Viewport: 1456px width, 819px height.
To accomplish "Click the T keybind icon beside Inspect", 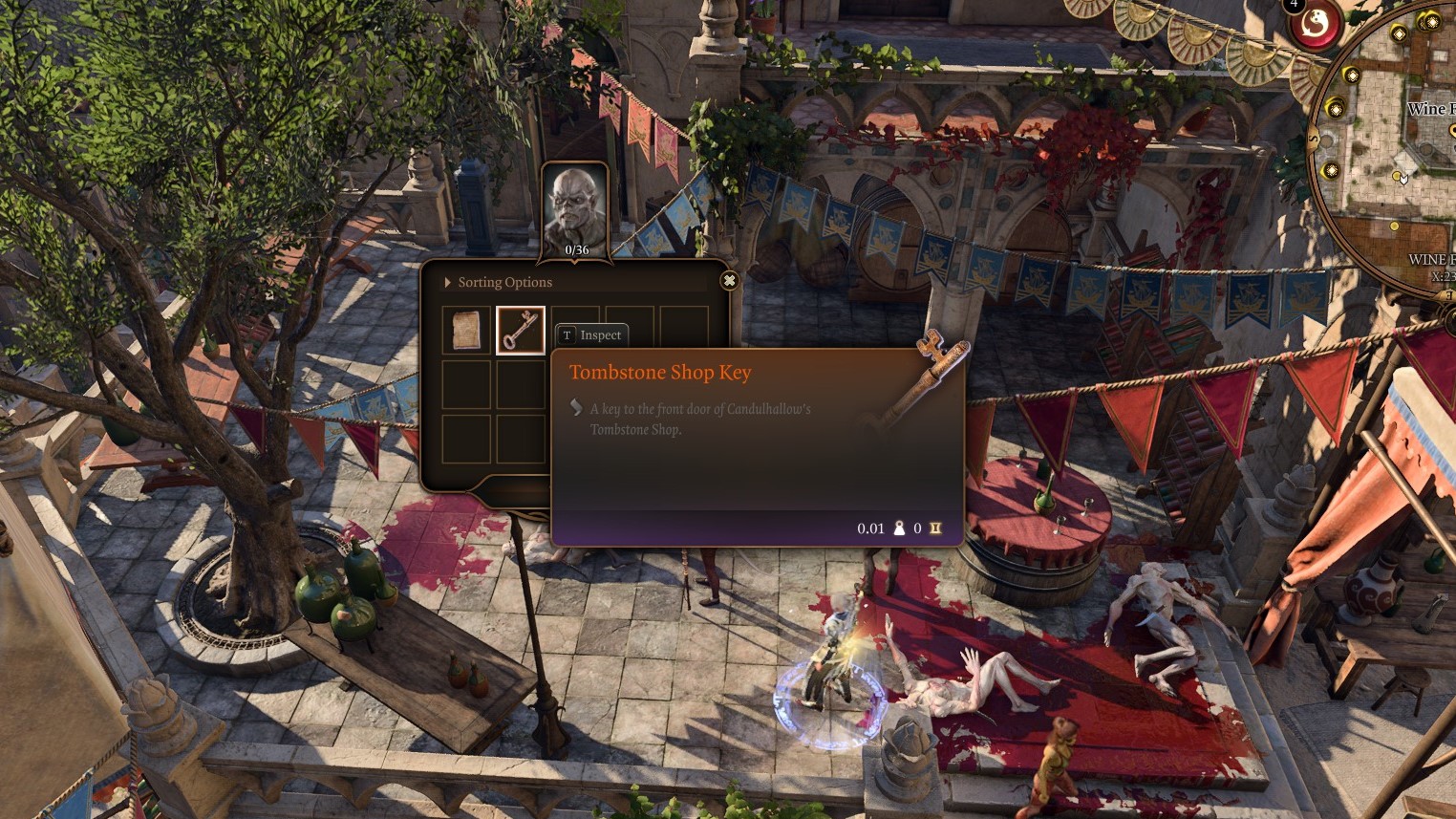I will coord(567,334).
